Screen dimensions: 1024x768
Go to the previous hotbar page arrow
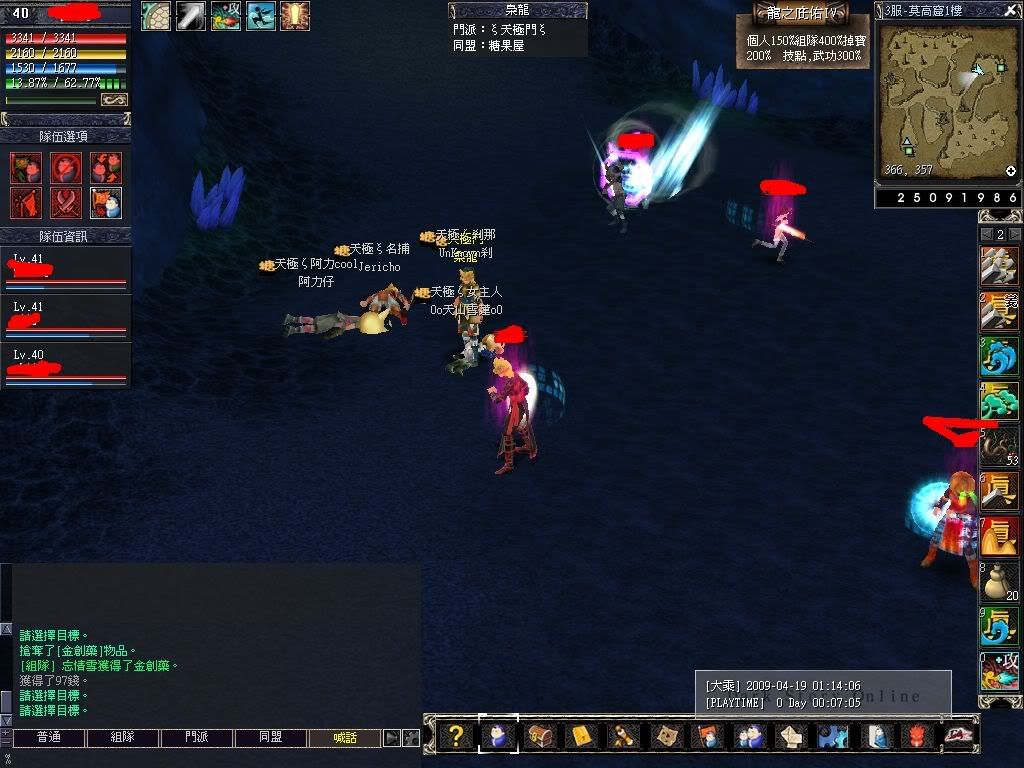point(986,234)
